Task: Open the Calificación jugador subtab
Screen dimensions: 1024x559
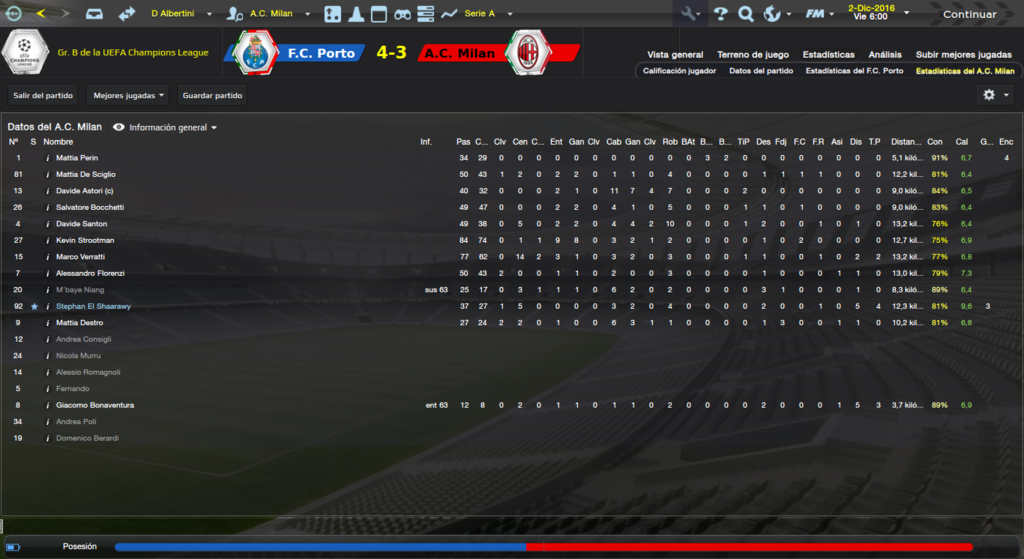Action: coord(679,71)
